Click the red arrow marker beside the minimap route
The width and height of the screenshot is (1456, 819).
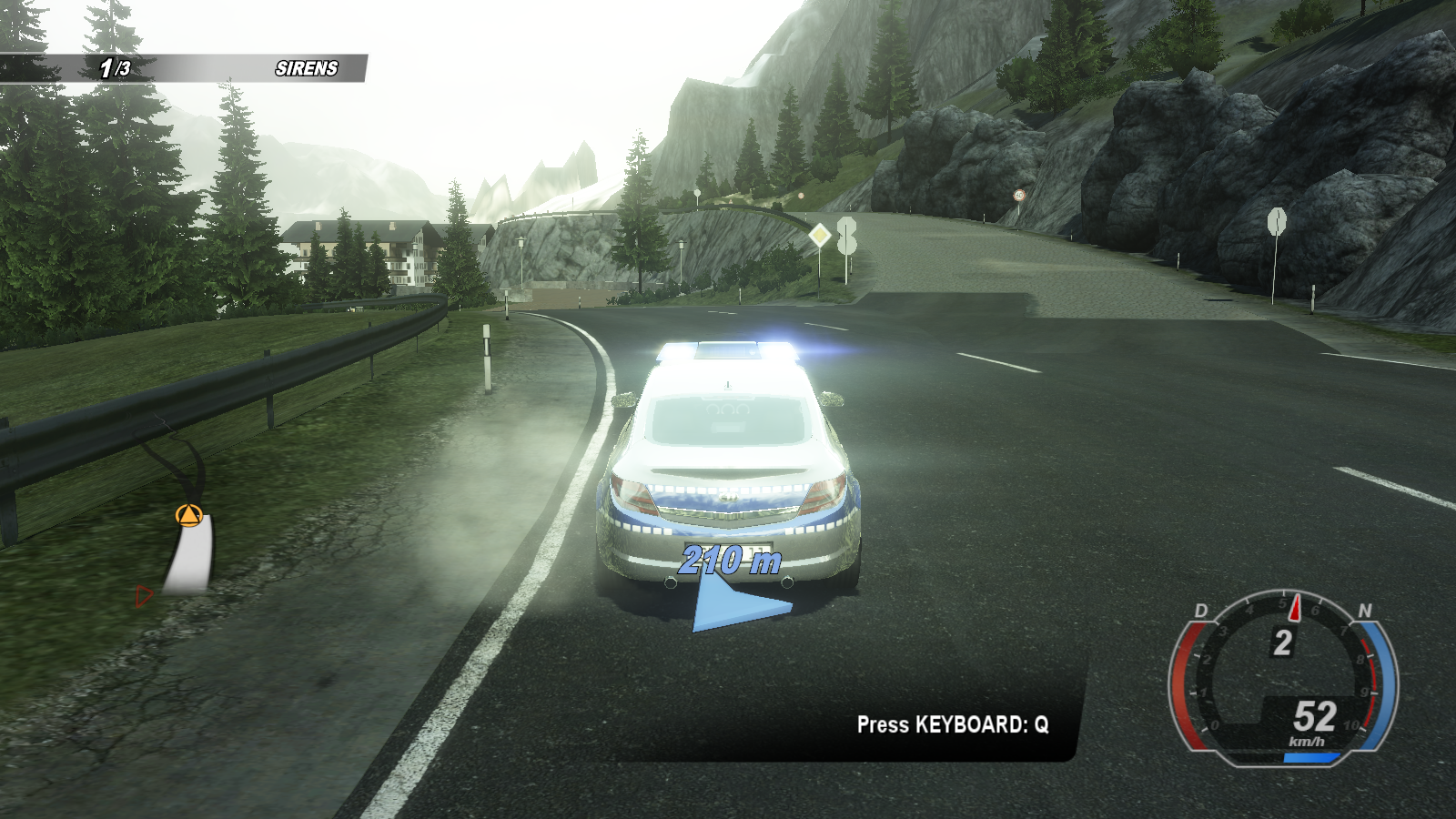tap(143, 596)
